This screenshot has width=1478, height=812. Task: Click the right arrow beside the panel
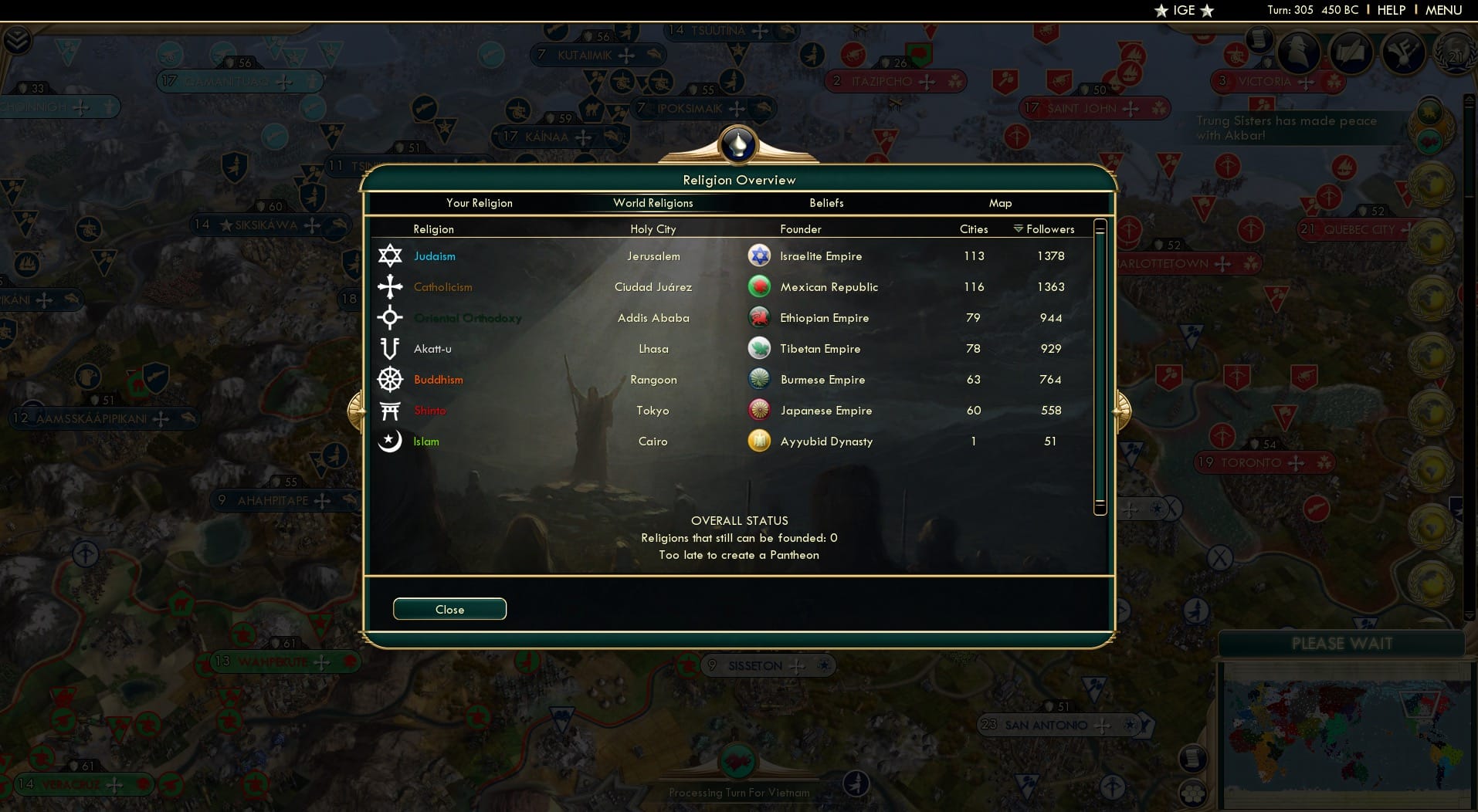[1124, 410]
